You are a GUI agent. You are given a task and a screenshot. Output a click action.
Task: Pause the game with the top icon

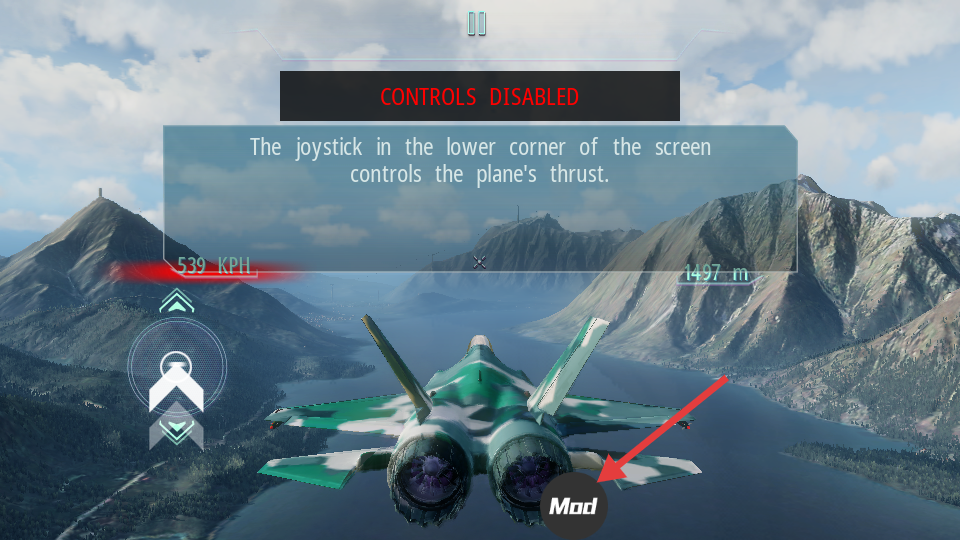[x=477, y=24]
